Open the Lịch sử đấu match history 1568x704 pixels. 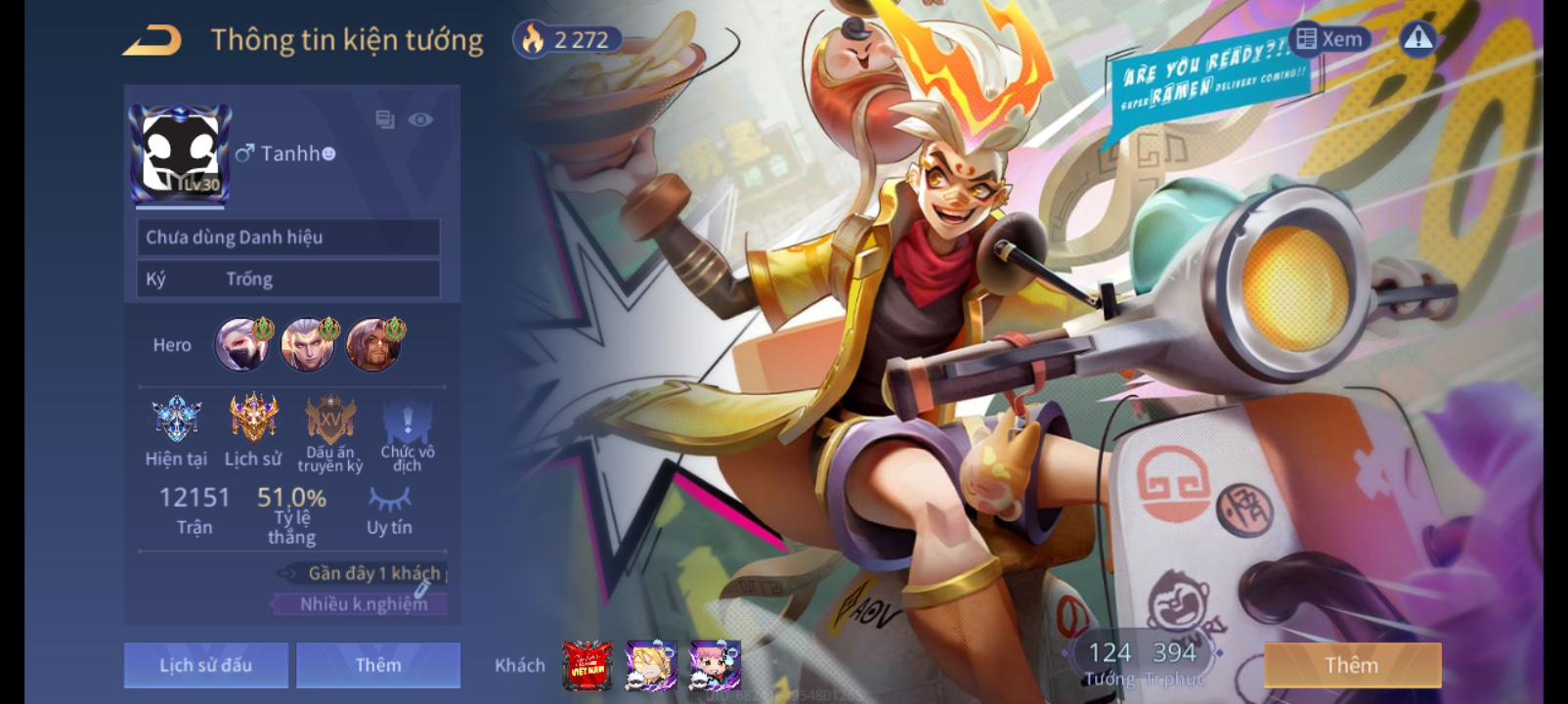pyautogui.click(x=206, y=665)
